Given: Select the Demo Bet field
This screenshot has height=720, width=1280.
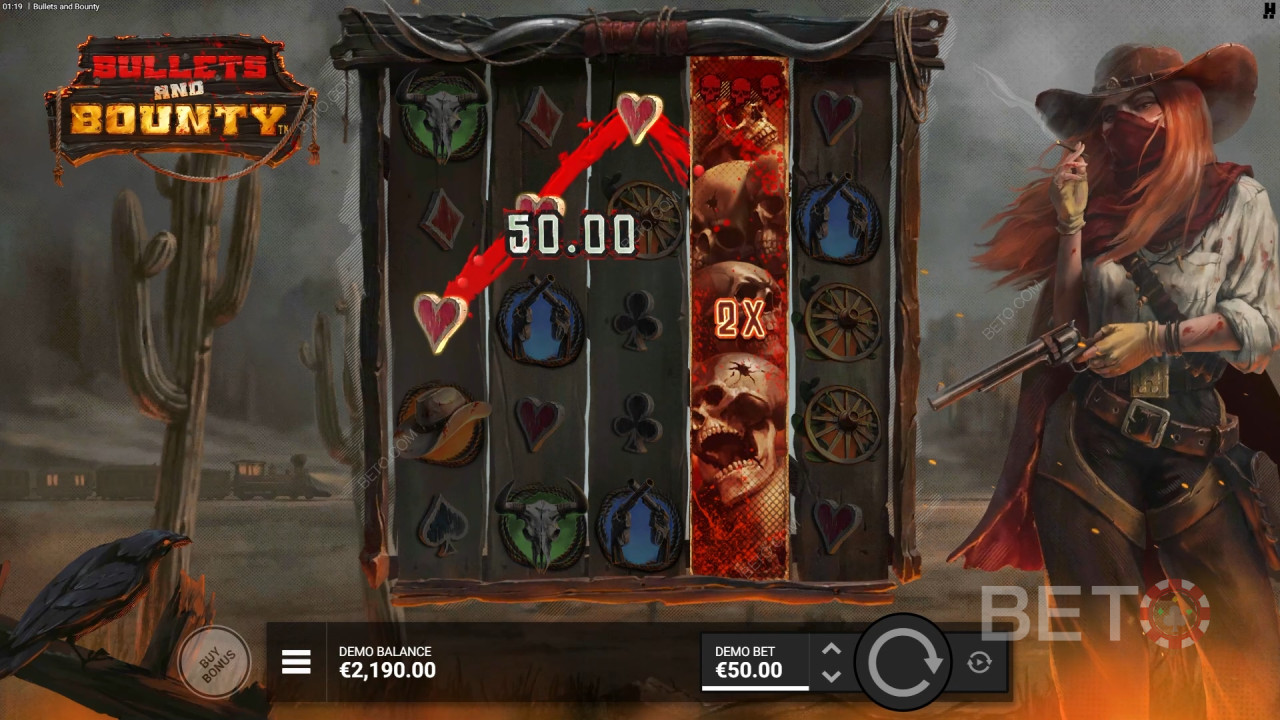Looking at the screenshot, I should [755, 662].
